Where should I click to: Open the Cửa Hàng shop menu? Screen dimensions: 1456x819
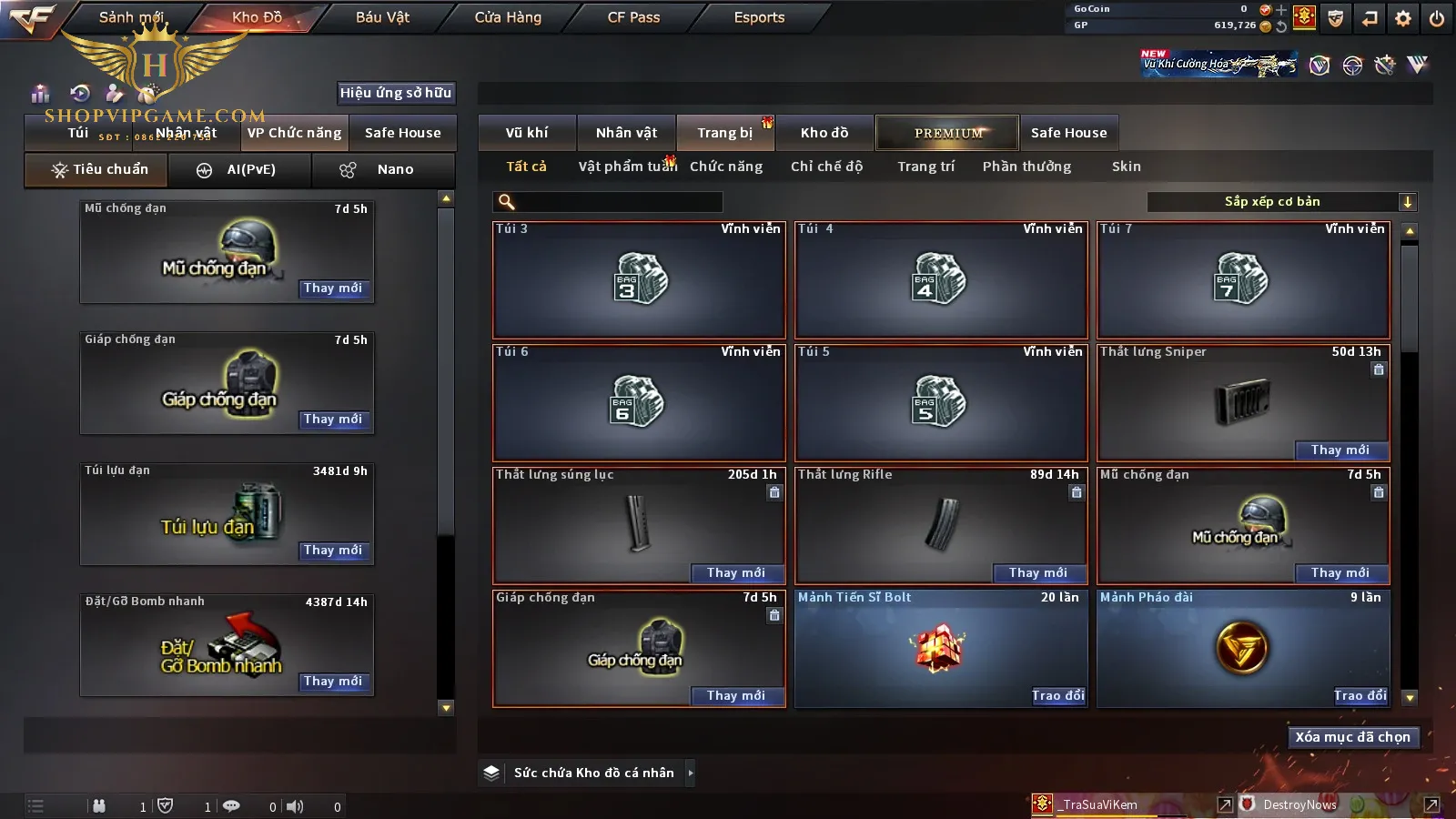508,17
